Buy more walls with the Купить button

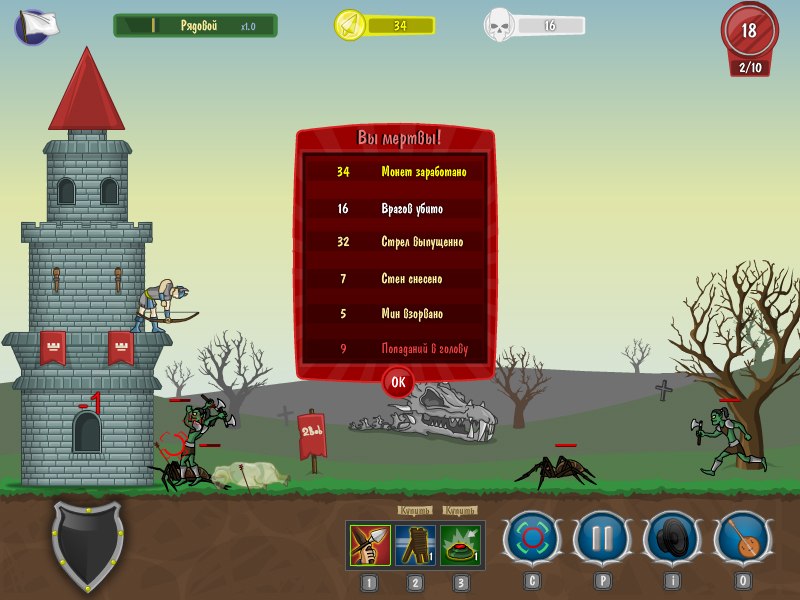[x=414, y=510]
